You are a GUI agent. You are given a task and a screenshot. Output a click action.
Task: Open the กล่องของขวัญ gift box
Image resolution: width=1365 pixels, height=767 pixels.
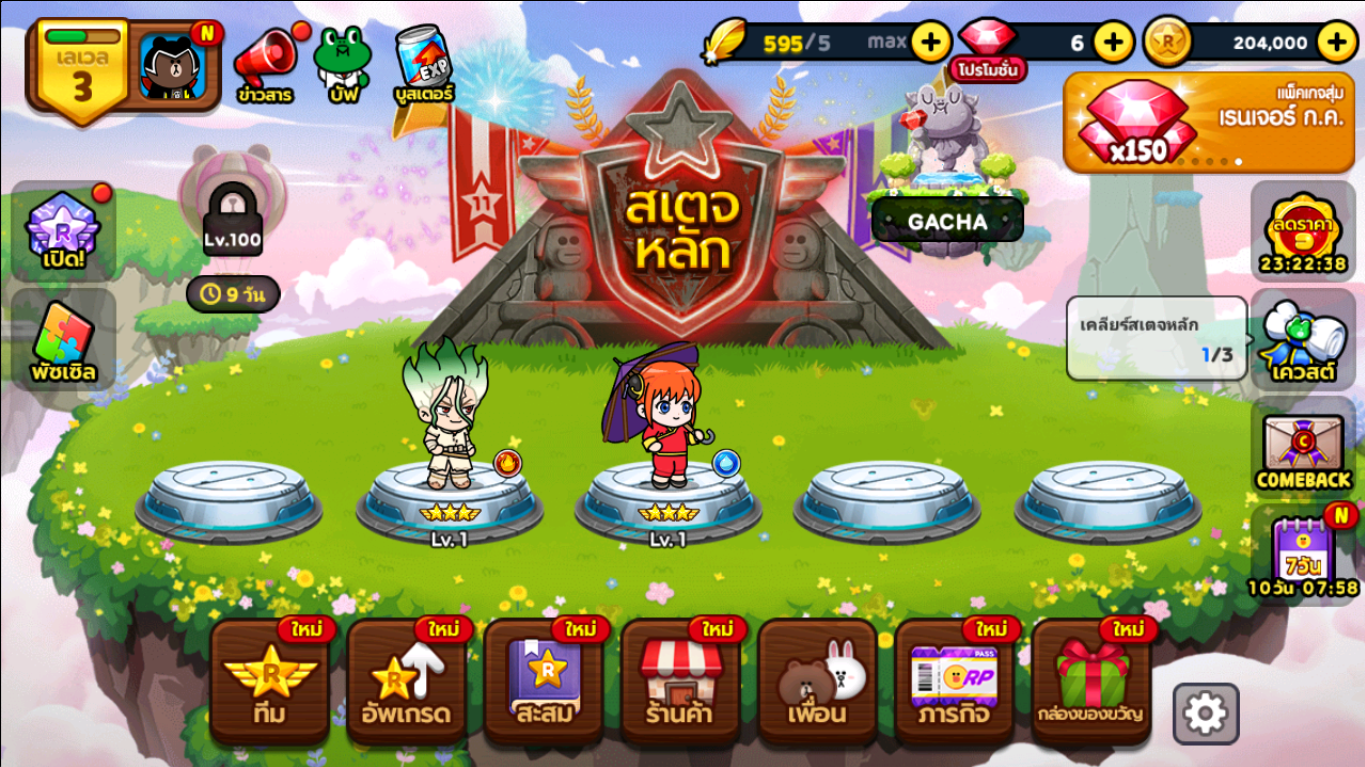[1091, 683]
